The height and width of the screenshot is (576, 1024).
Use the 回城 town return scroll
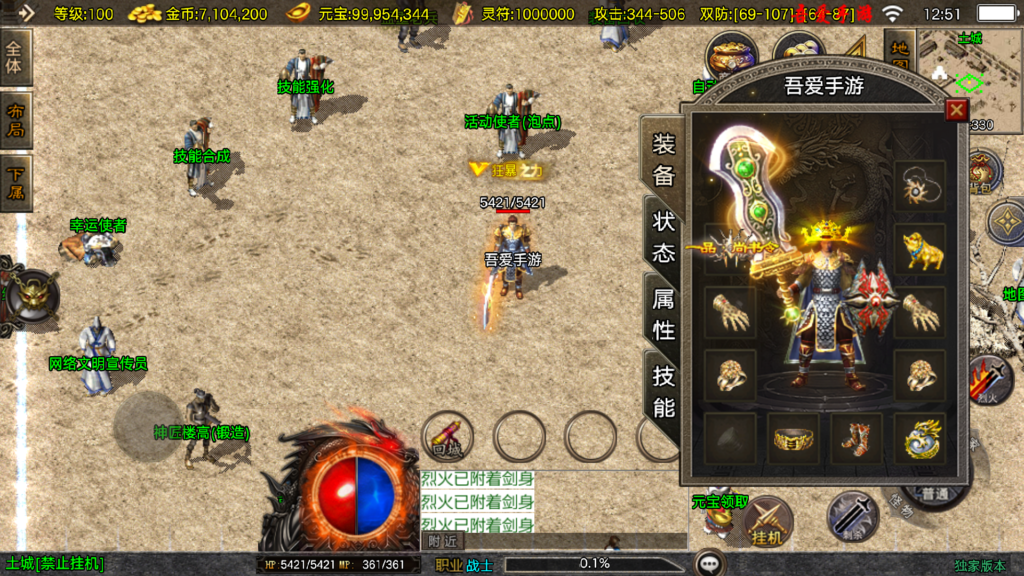(447, 436)
